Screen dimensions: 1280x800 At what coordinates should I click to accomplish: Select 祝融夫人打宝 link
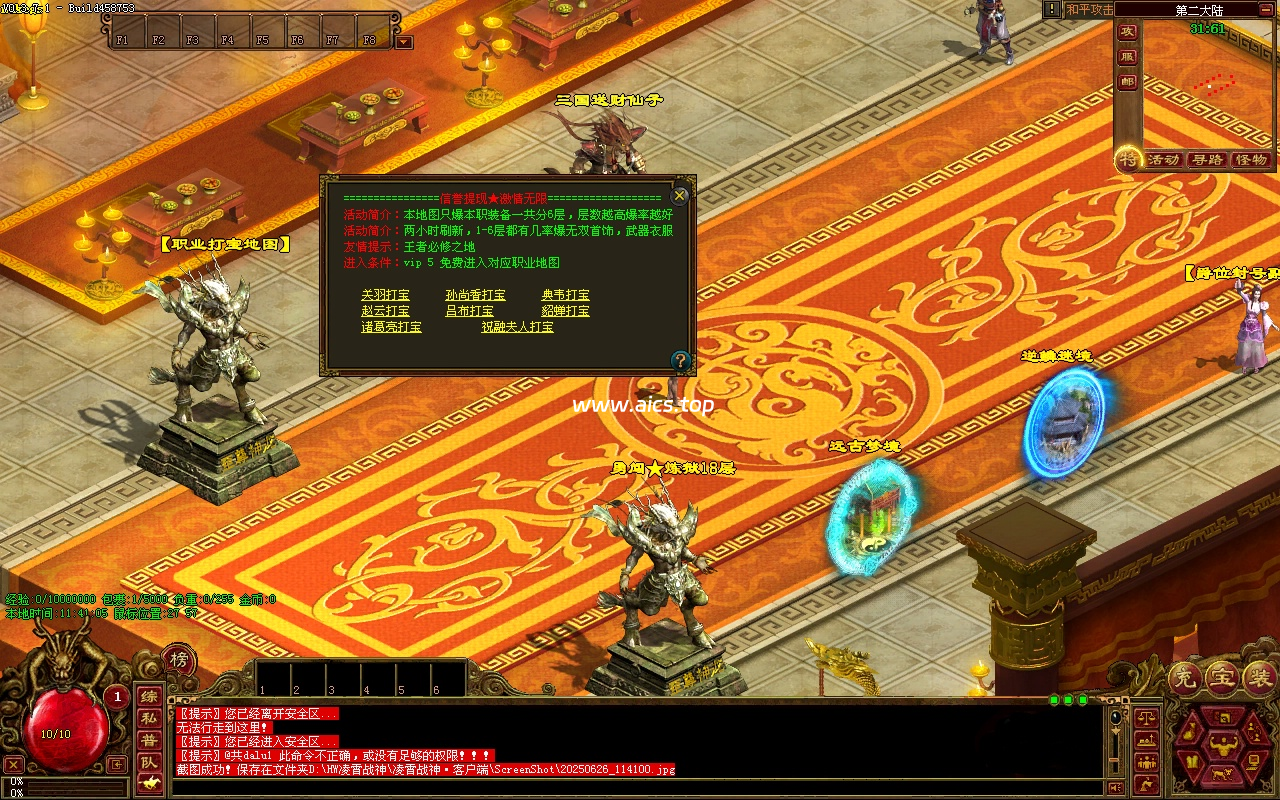[517, 327]
